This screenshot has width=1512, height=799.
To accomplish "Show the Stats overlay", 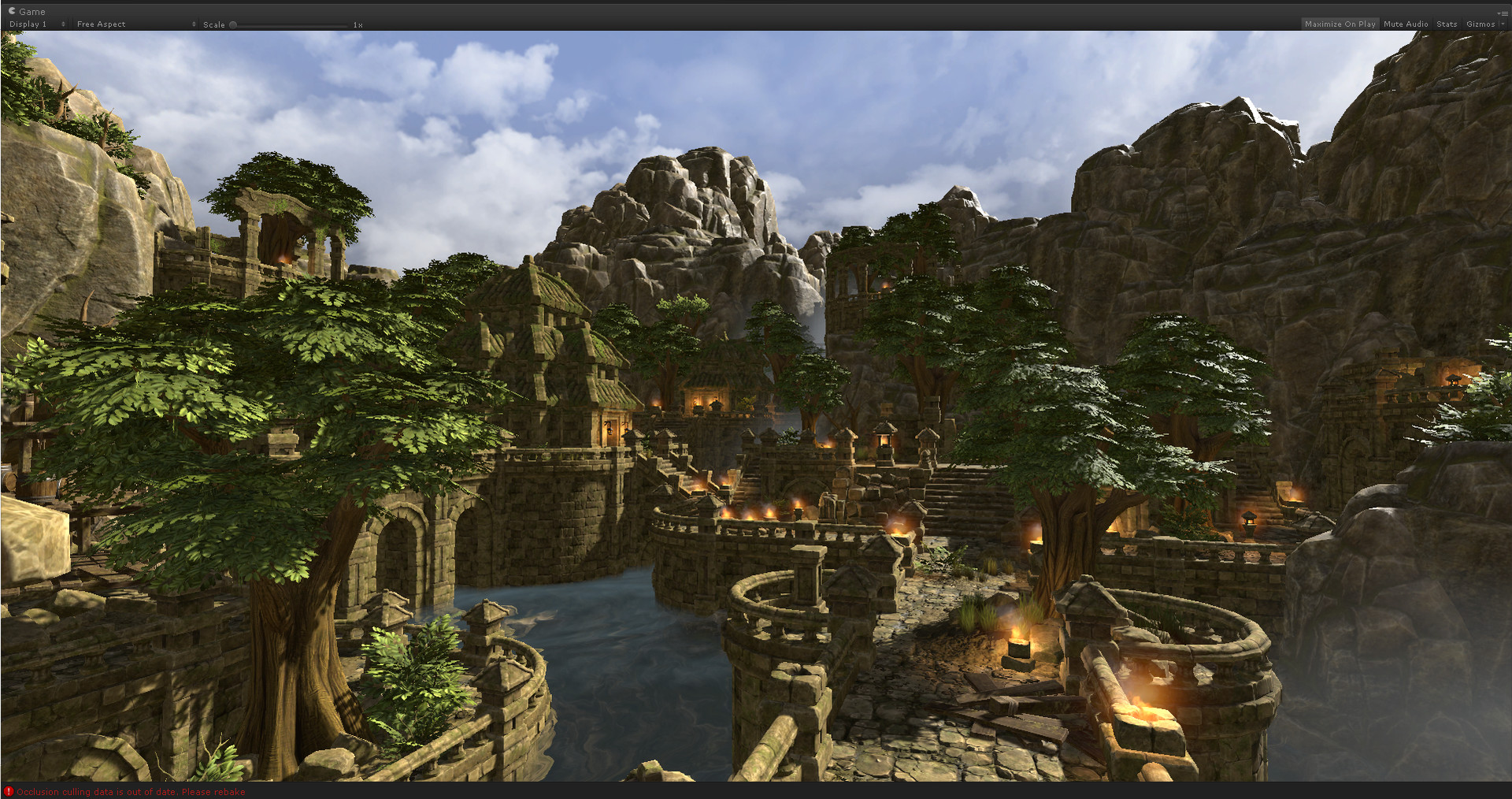I will click(1447, 24).
